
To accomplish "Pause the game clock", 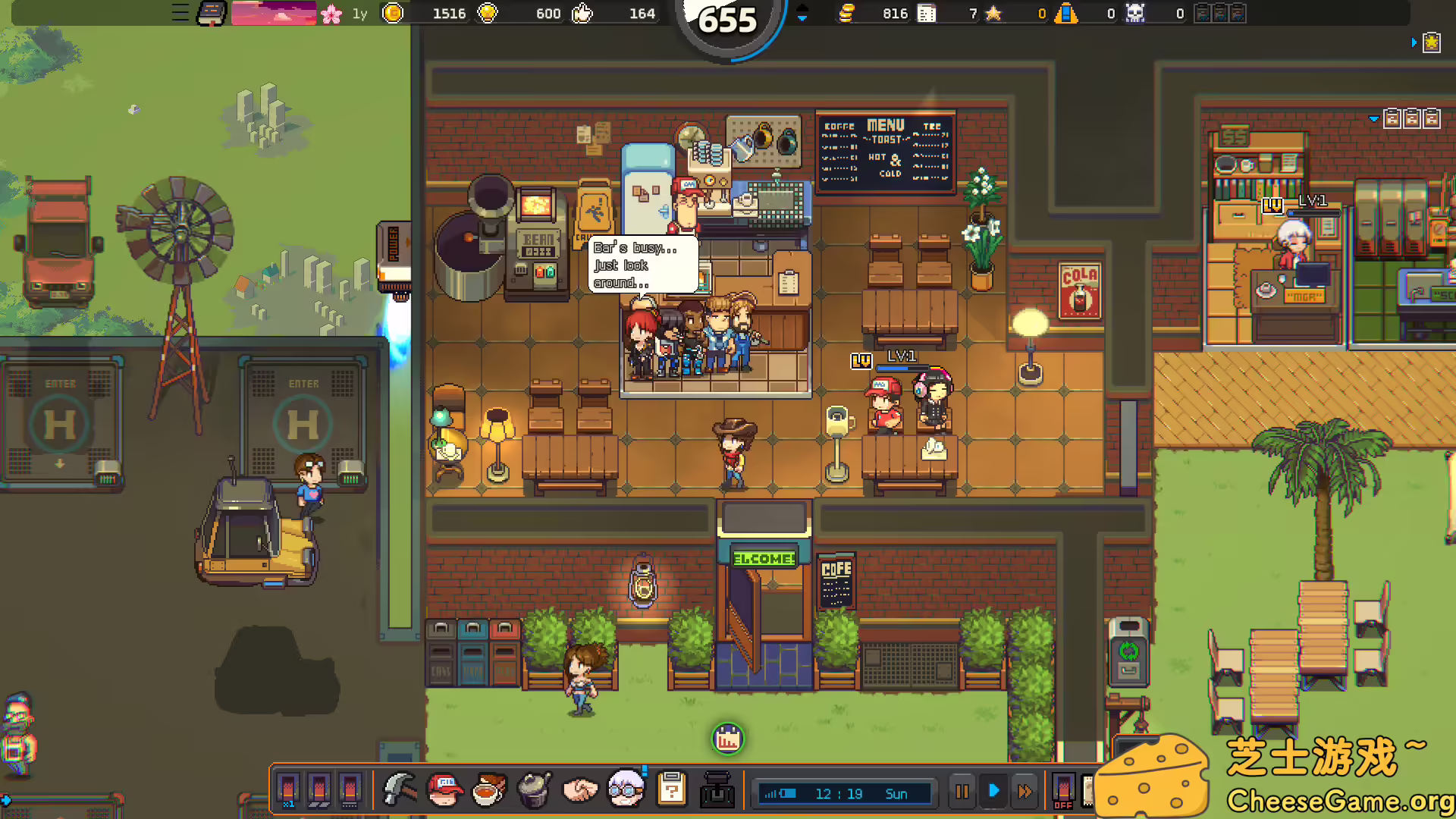I will pyautogui.click(x=962, y=791).
